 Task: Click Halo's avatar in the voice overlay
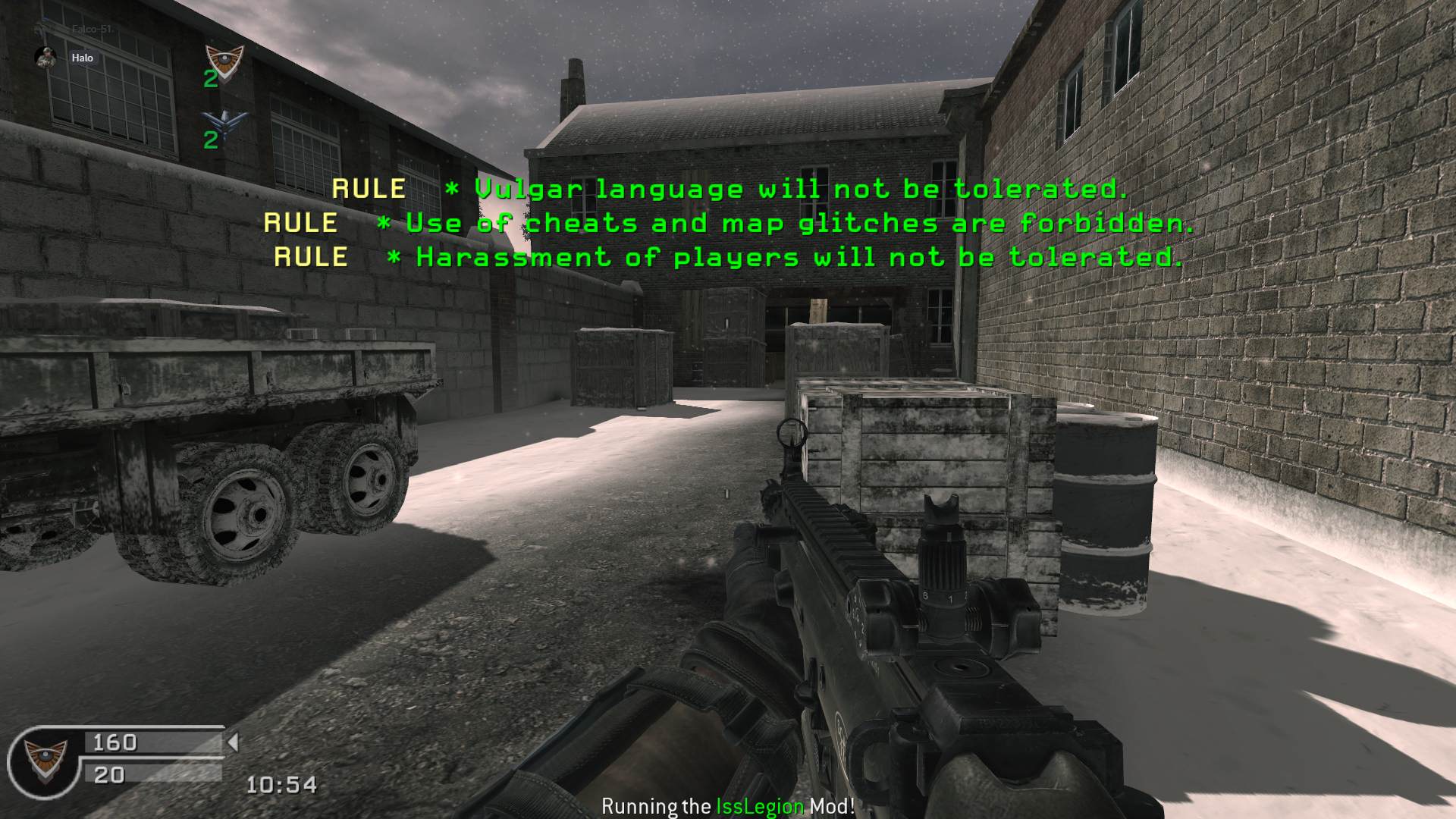point(45,58)
